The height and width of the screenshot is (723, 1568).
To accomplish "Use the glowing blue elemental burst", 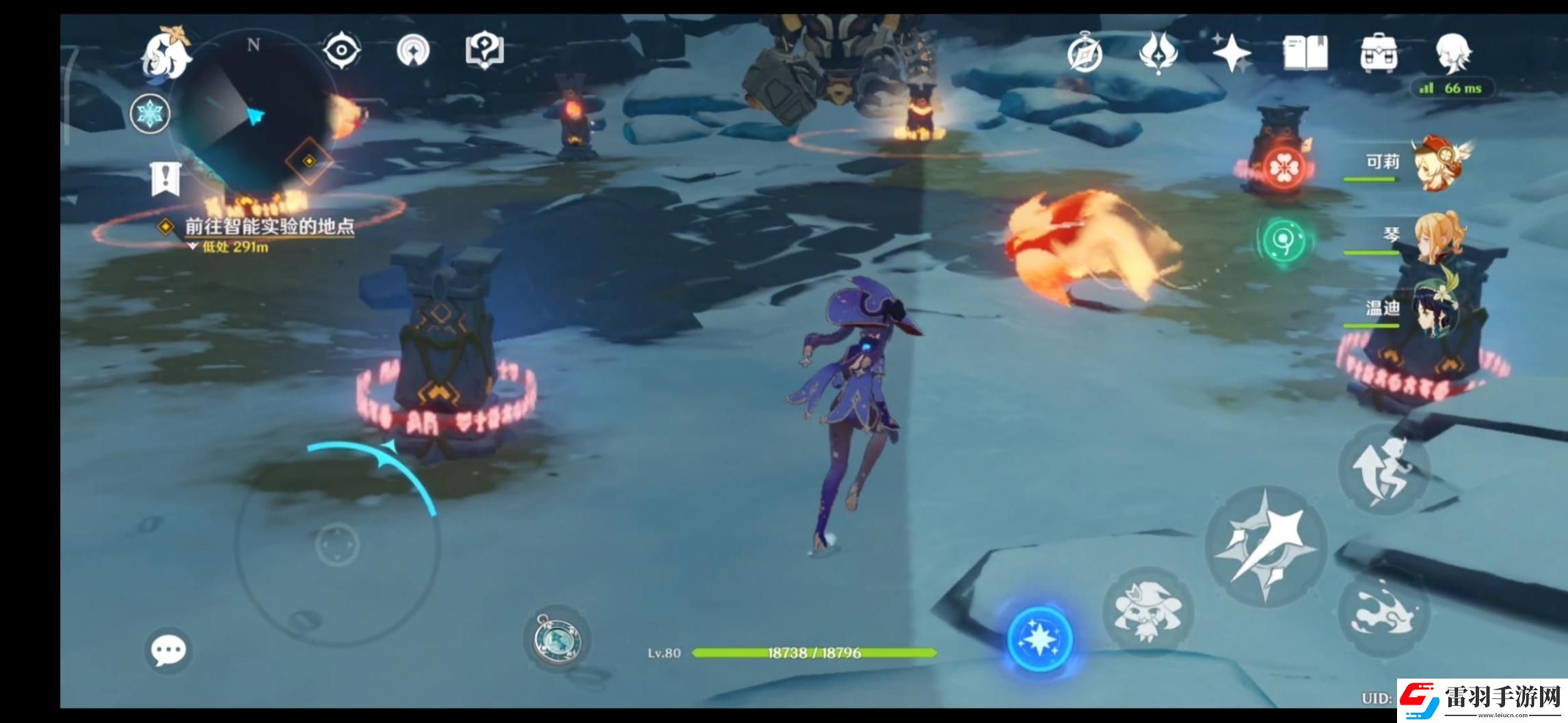I will click(x=1039, y=640).
